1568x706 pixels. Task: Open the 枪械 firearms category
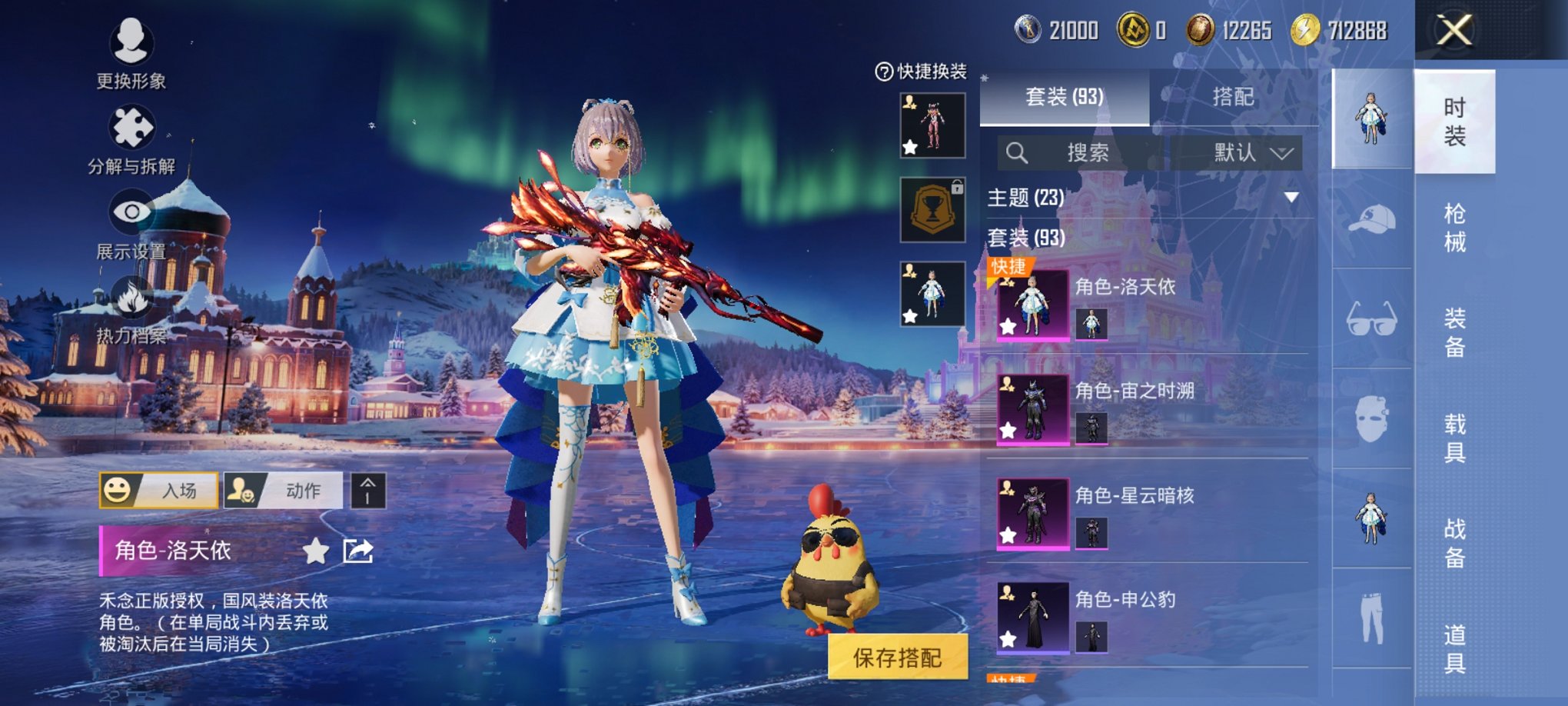pos(1454,228)
